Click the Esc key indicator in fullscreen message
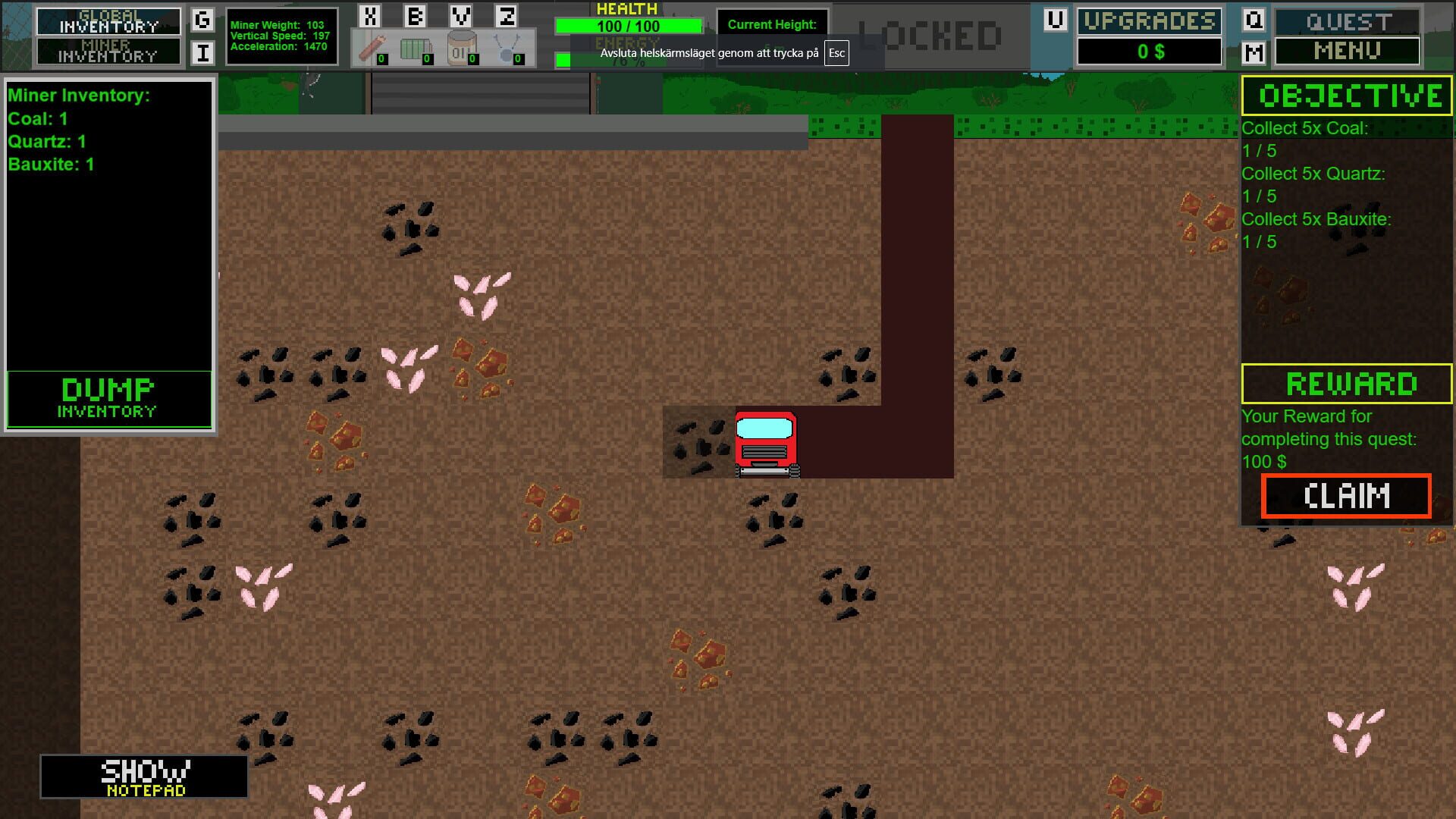The image size is (1456, 819). click(836, 54)
